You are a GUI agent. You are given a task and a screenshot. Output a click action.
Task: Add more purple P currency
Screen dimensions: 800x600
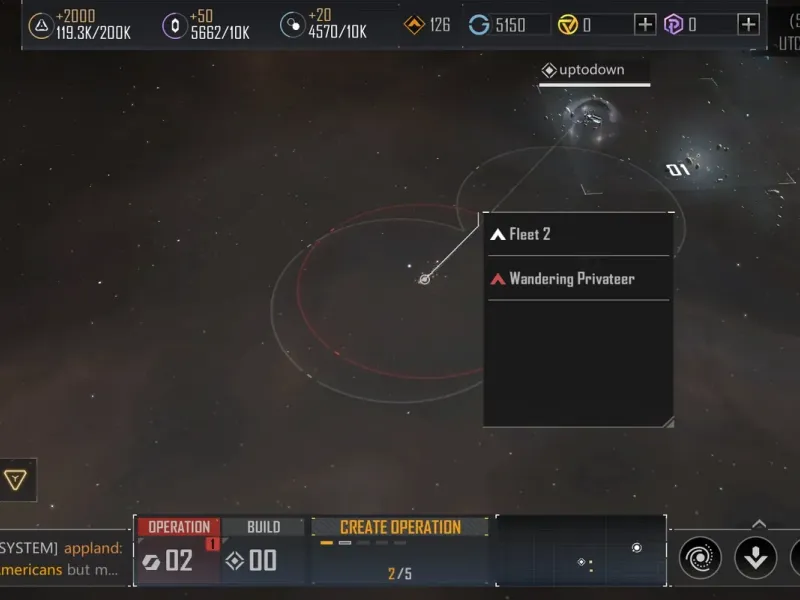pyautogui.click(x=748, y=24)
